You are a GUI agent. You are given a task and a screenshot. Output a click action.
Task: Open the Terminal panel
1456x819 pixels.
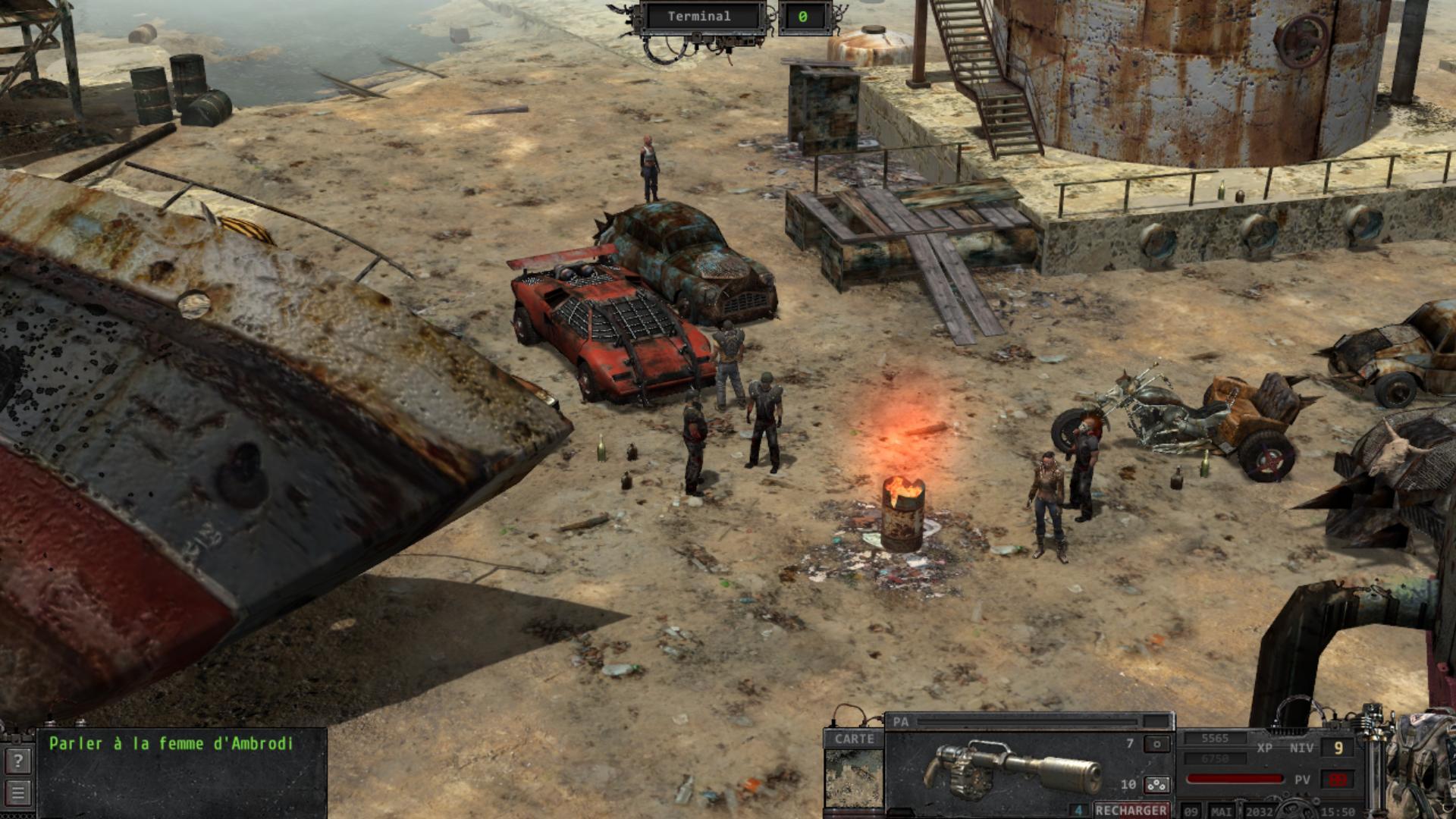tap(699, 17)
